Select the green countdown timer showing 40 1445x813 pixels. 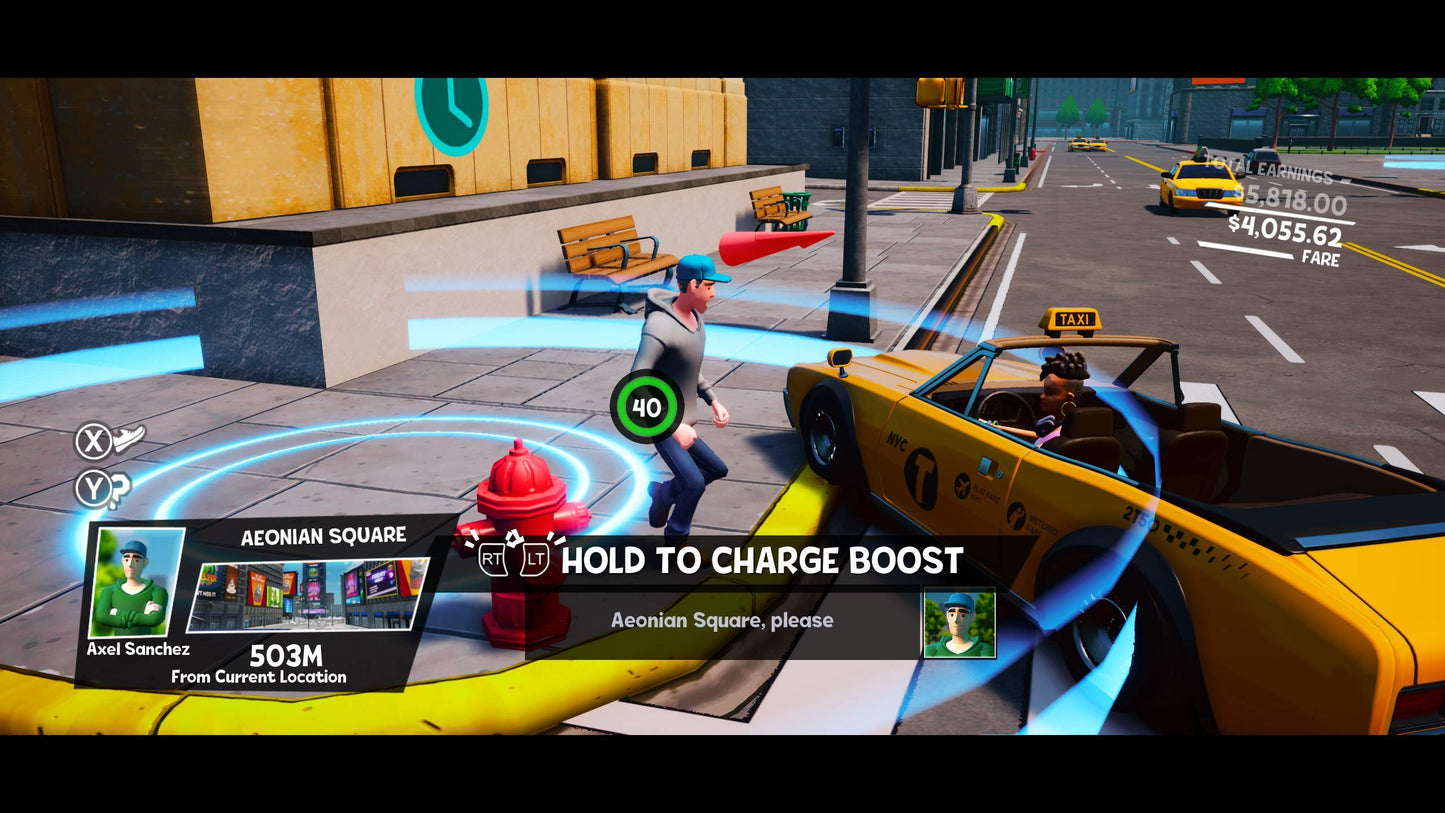pyautogui.click(x=648, y=405)
